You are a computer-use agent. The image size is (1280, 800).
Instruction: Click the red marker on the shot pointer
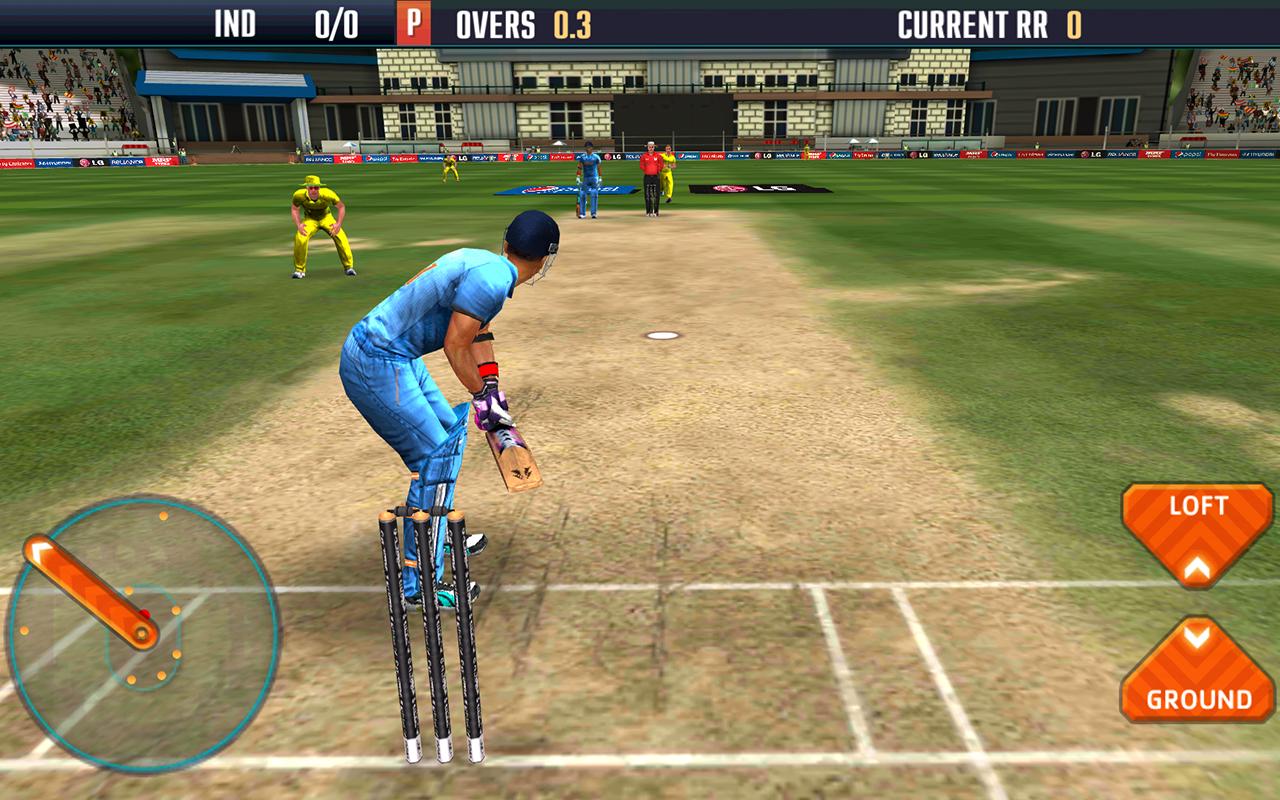click(x=144, y=613)
